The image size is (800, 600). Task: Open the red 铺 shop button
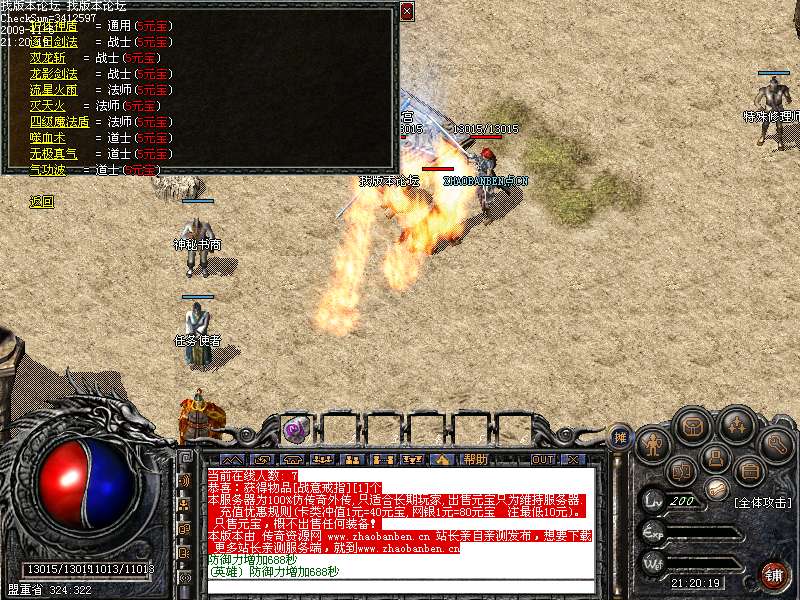pos(774,574)
